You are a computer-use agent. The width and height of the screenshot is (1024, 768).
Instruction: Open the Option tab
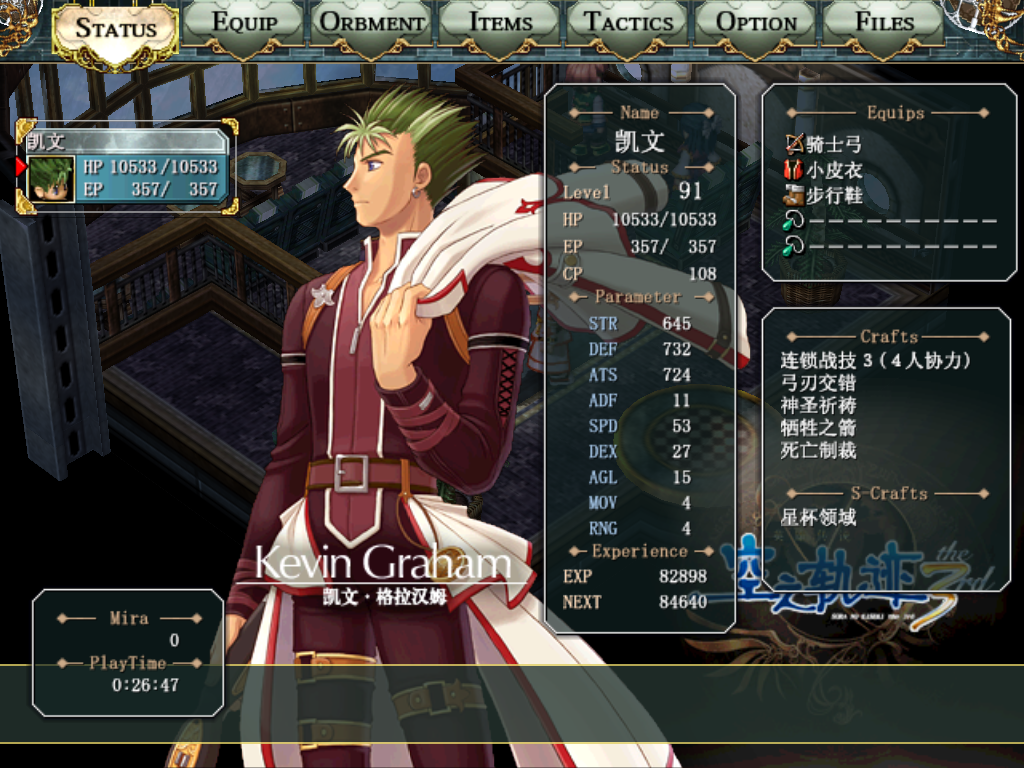coord(757,22)
